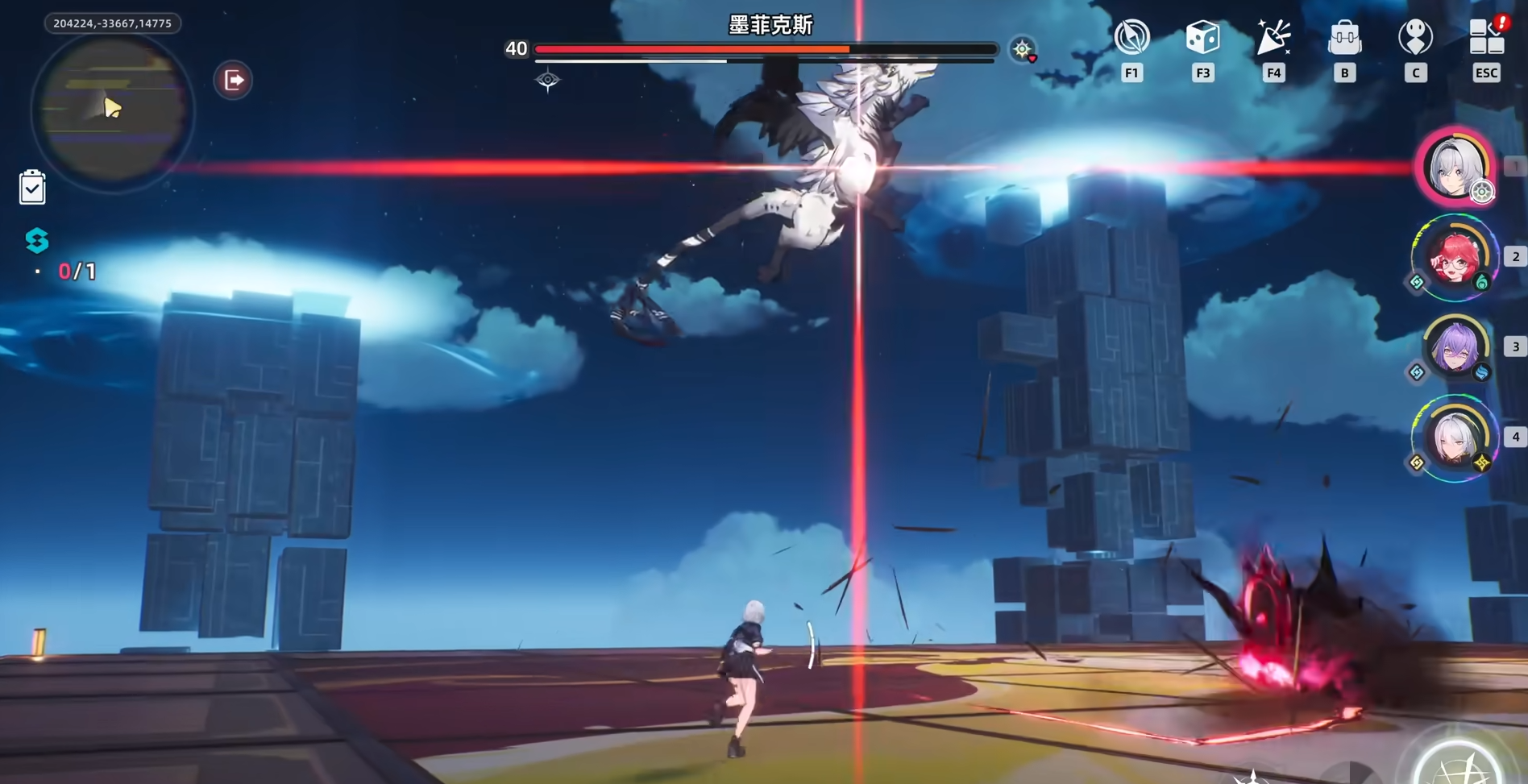Image resolution: width=1528 pixels, height=784 pixels.
Task: Open the dice menu labeled F3
Action: (1202, 38)
